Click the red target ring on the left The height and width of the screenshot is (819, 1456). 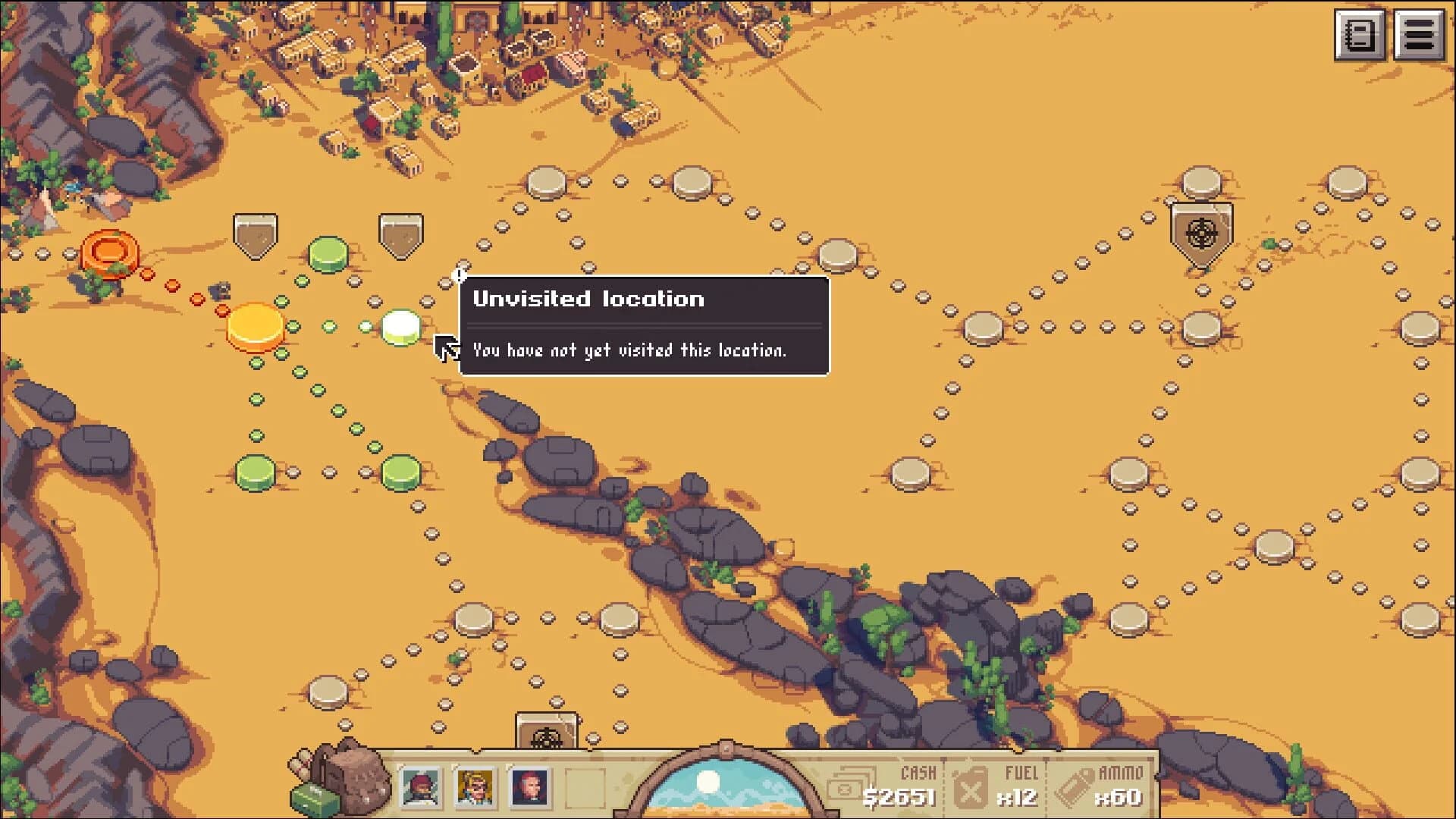(x=110, y=250)
